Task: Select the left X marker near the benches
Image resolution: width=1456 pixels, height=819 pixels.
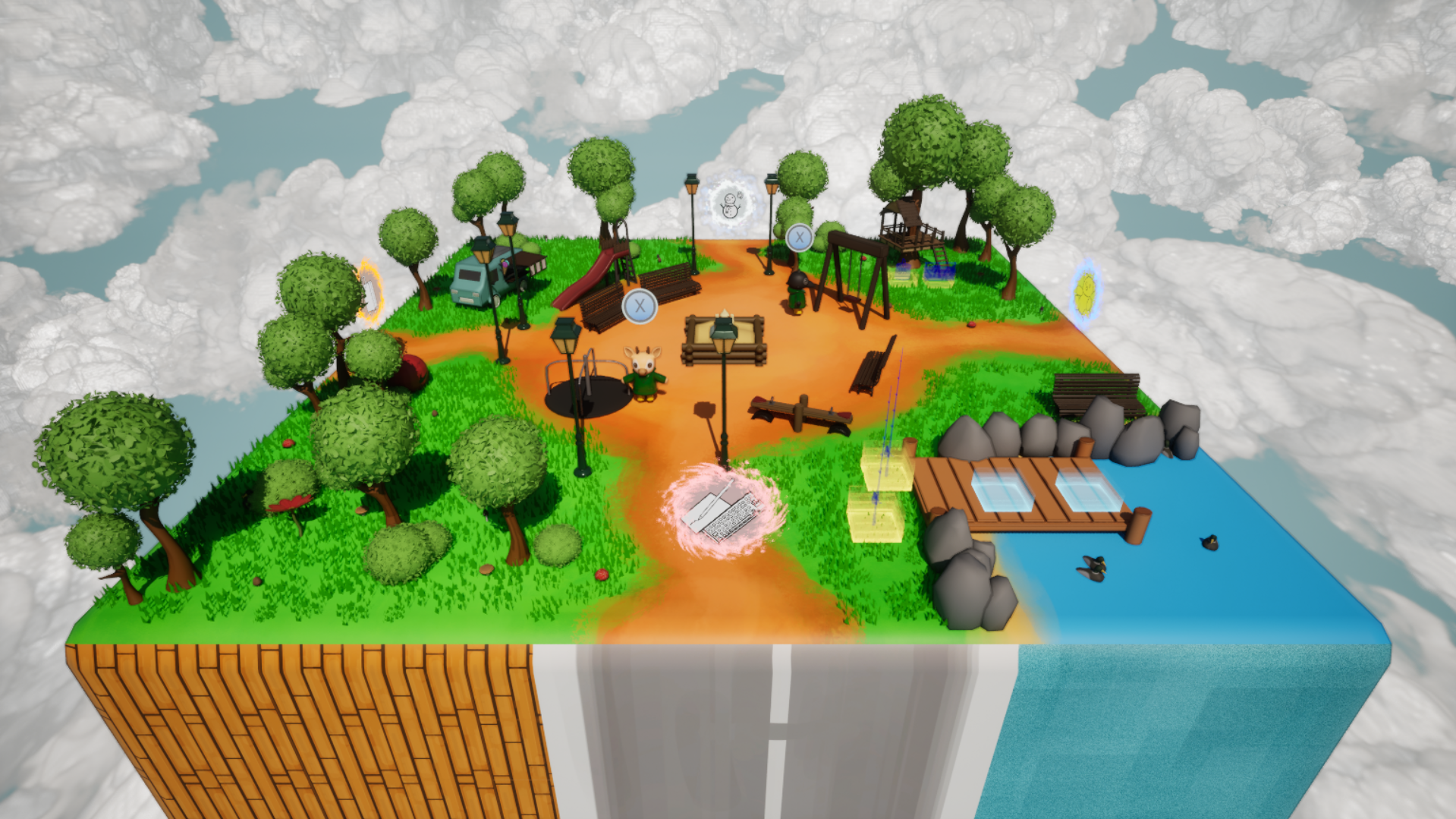Action: 638,306
